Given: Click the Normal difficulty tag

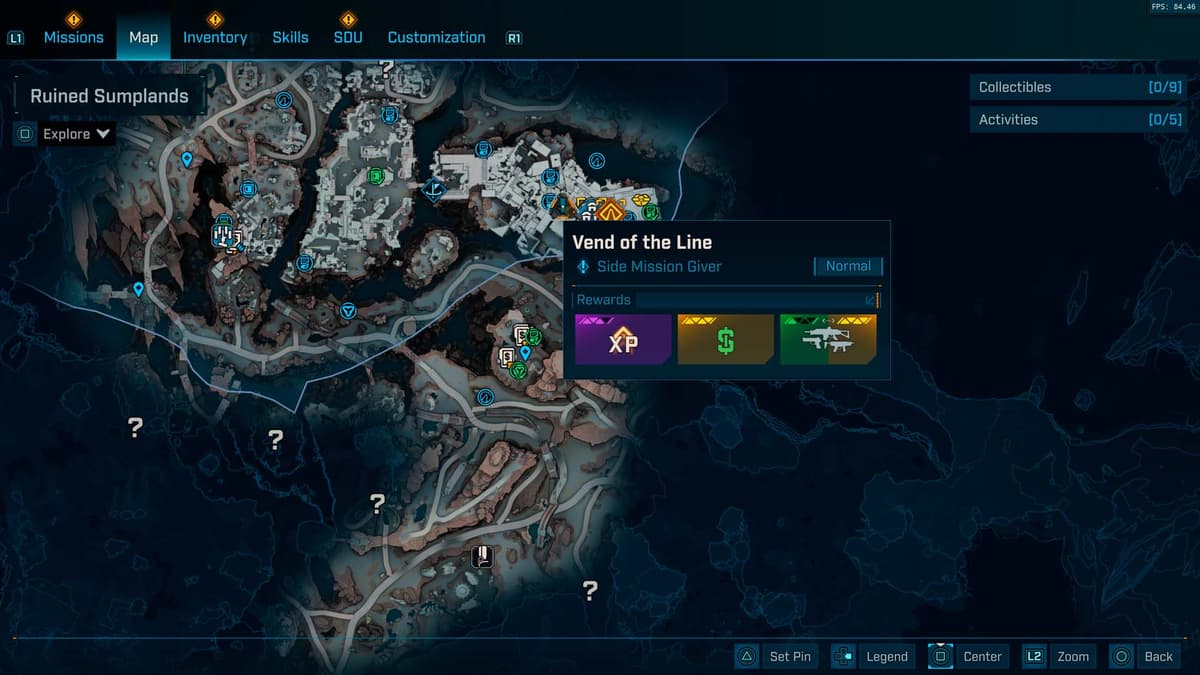Looking at the screenshot, I should [x=848, y=266].
